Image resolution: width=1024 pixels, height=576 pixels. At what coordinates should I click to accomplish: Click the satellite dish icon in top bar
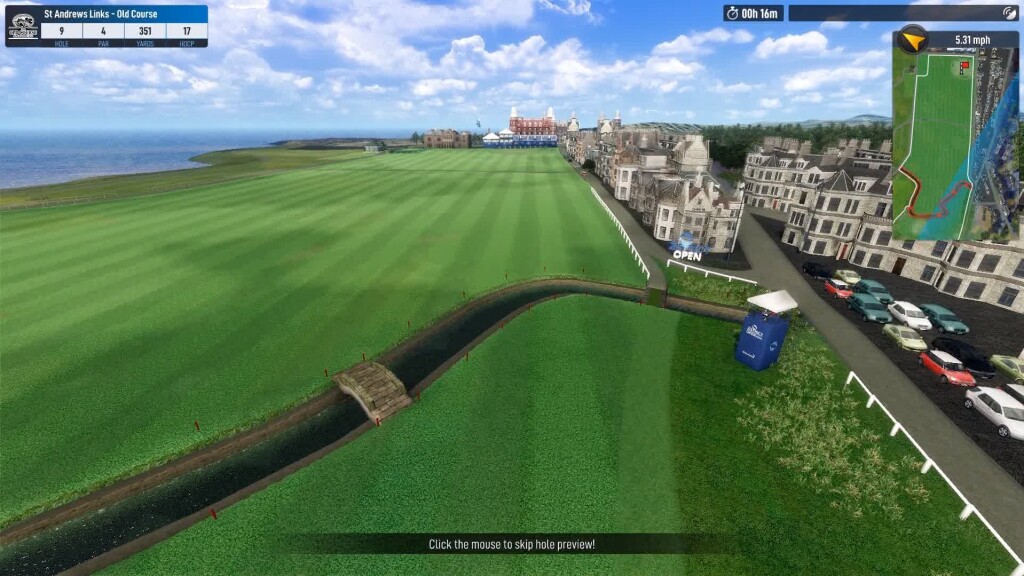[1009, 13]
